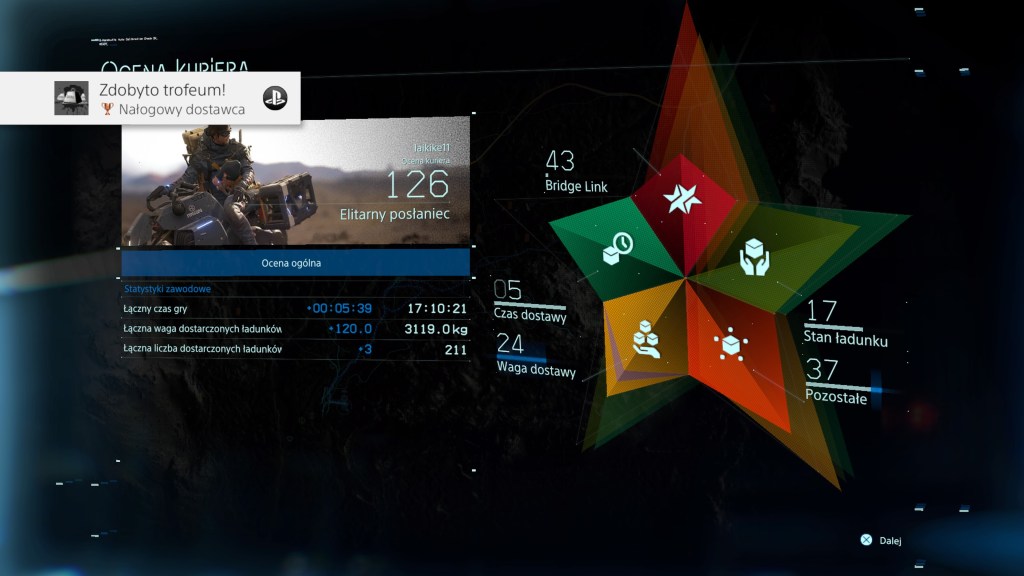Select the Ocena ogólna header bar

coord(296,263)
